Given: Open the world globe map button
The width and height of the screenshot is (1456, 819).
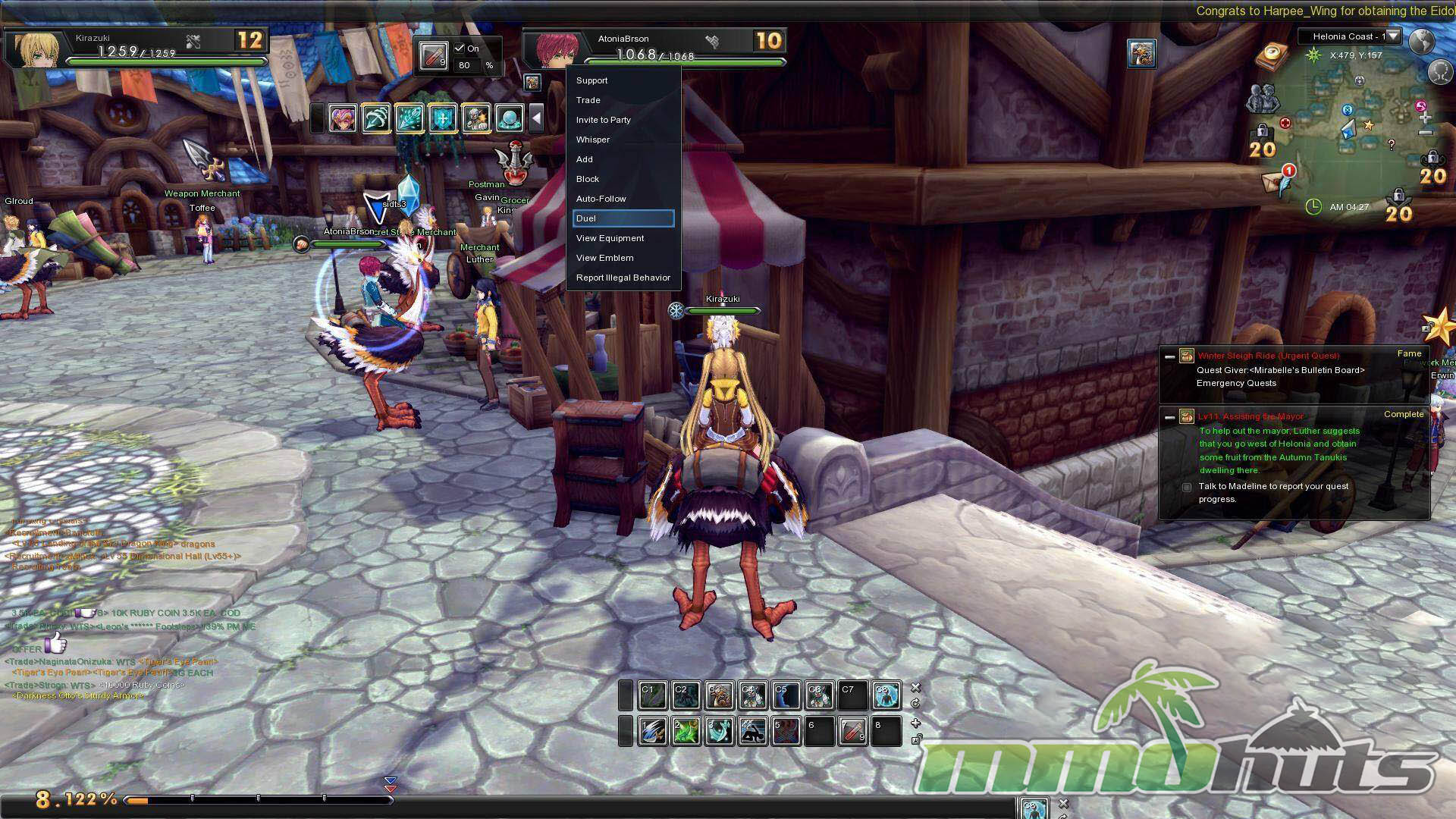Looking at the screenshot, I should tap(1421, 40).
